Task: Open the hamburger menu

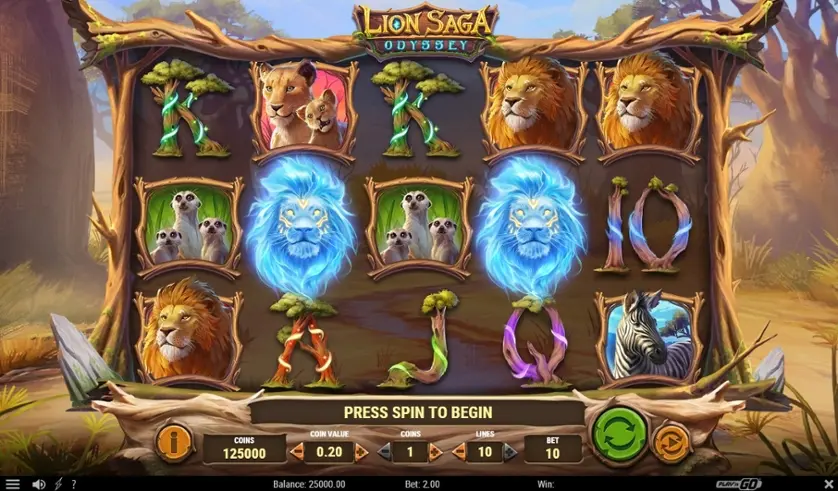Action: [13, 484]
